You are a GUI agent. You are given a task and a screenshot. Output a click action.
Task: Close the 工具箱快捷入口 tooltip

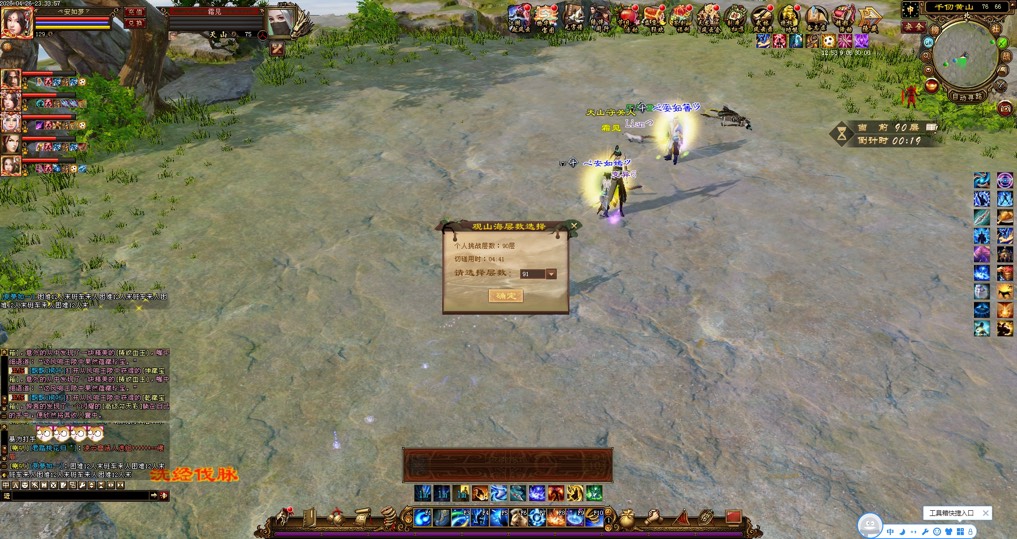pyautogui.click(x=985, y=513)
